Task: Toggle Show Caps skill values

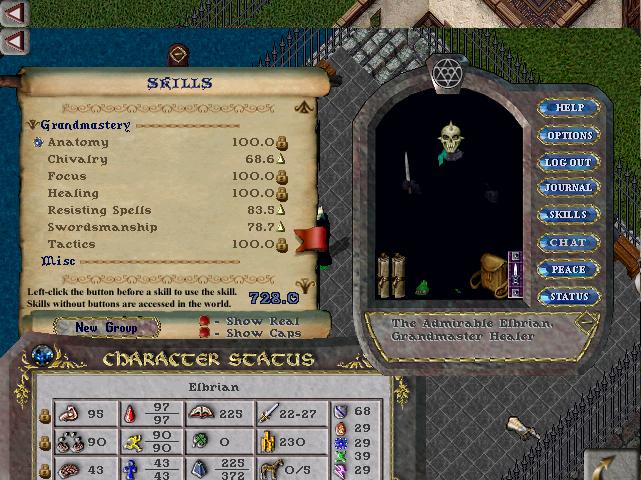Action: click(x=204, y=333)
